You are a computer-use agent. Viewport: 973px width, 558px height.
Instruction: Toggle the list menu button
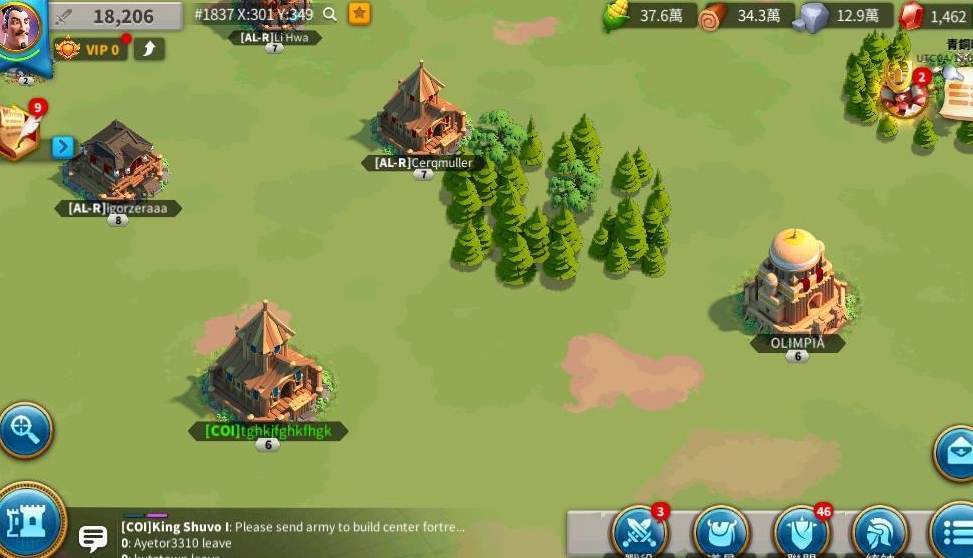(953, 532)
